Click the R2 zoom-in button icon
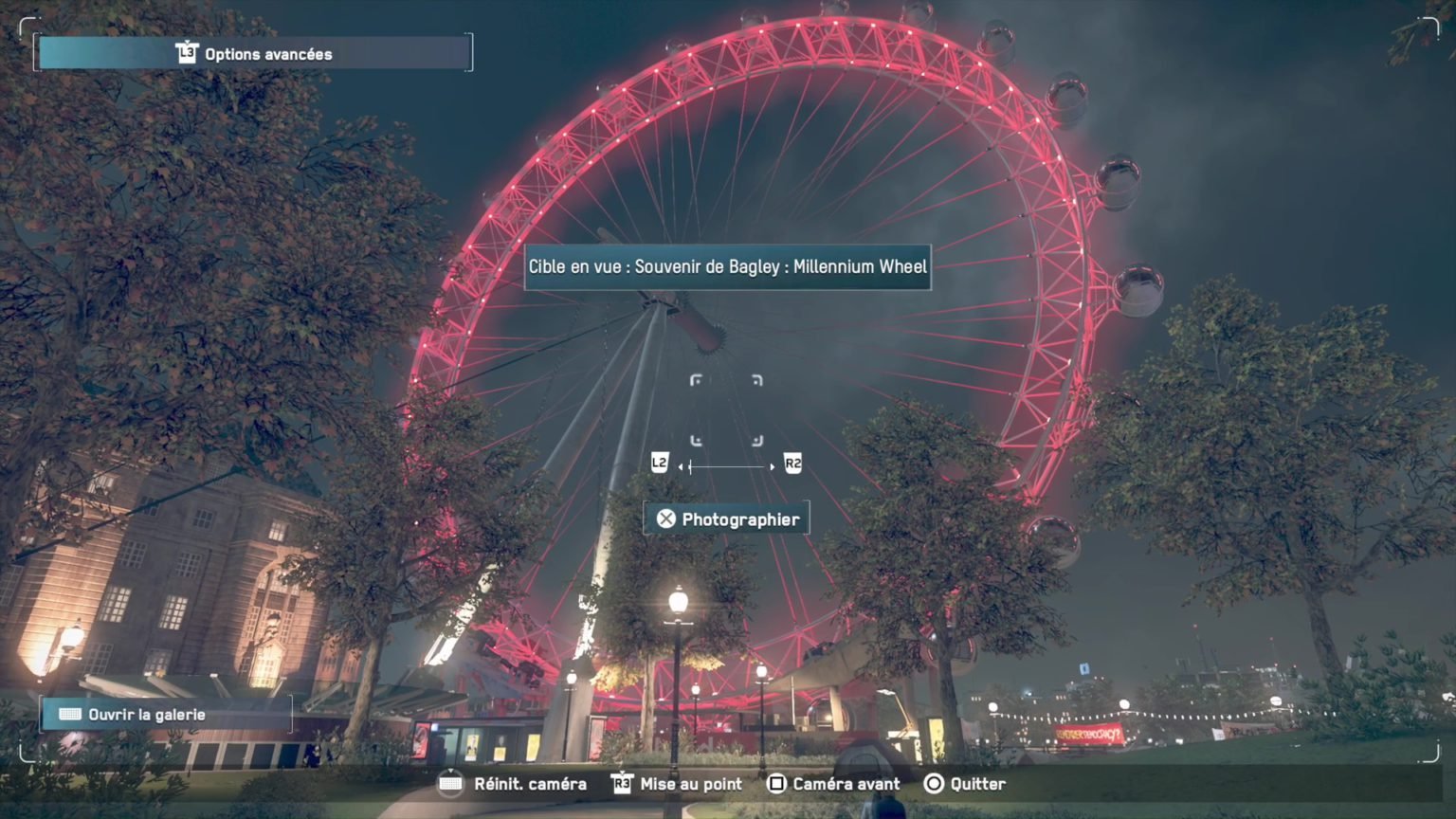 [794, 463]
